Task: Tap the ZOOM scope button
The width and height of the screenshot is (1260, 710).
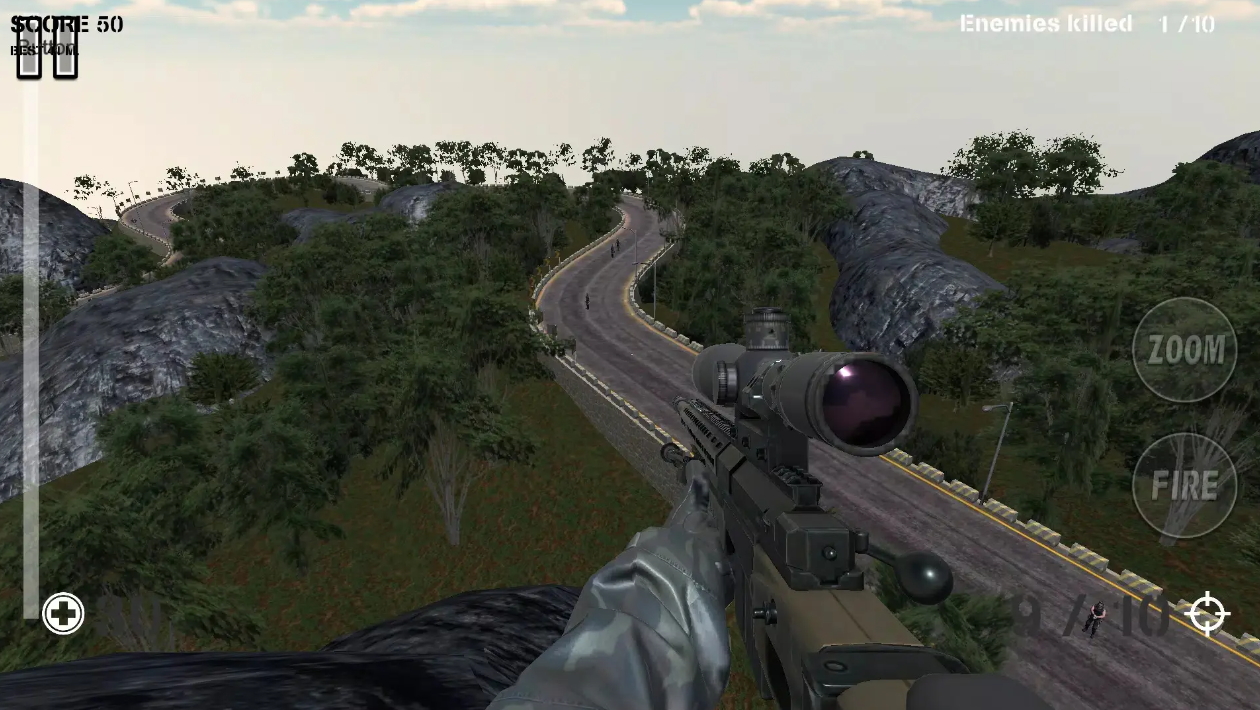Action: [1184, 350]
